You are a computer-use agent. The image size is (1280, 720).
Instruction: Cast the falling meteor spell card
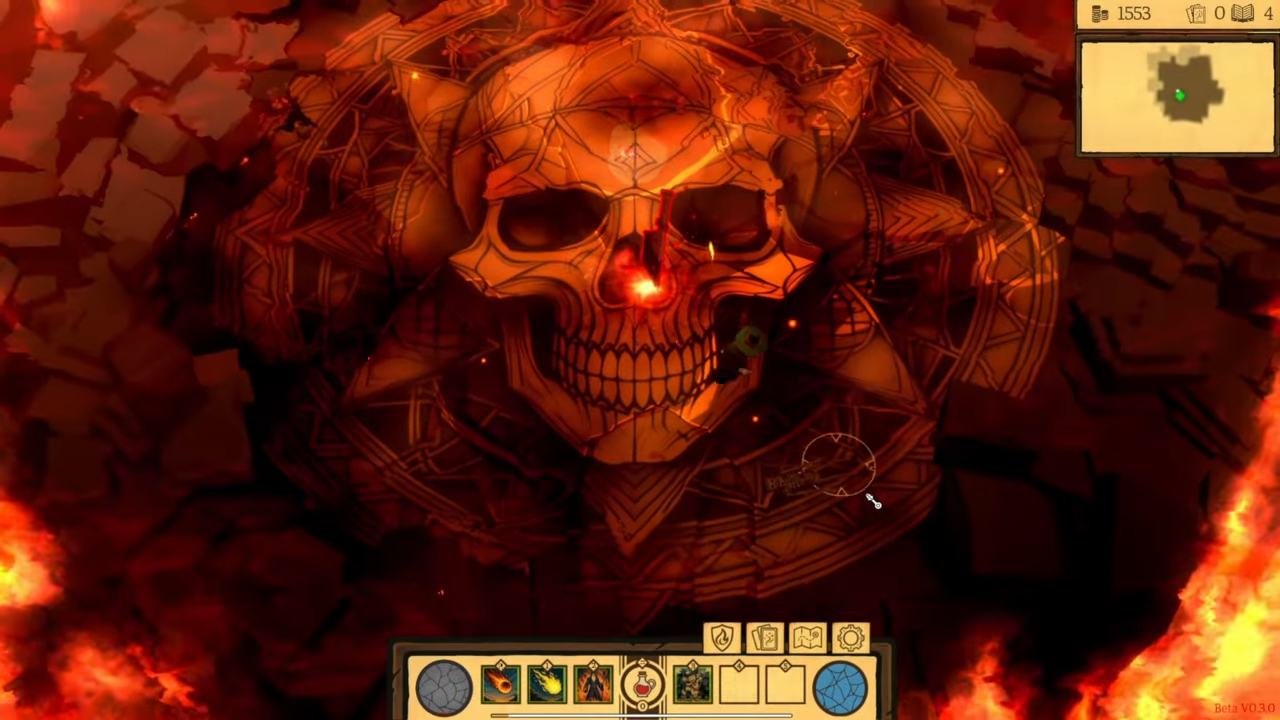point(500,685)
